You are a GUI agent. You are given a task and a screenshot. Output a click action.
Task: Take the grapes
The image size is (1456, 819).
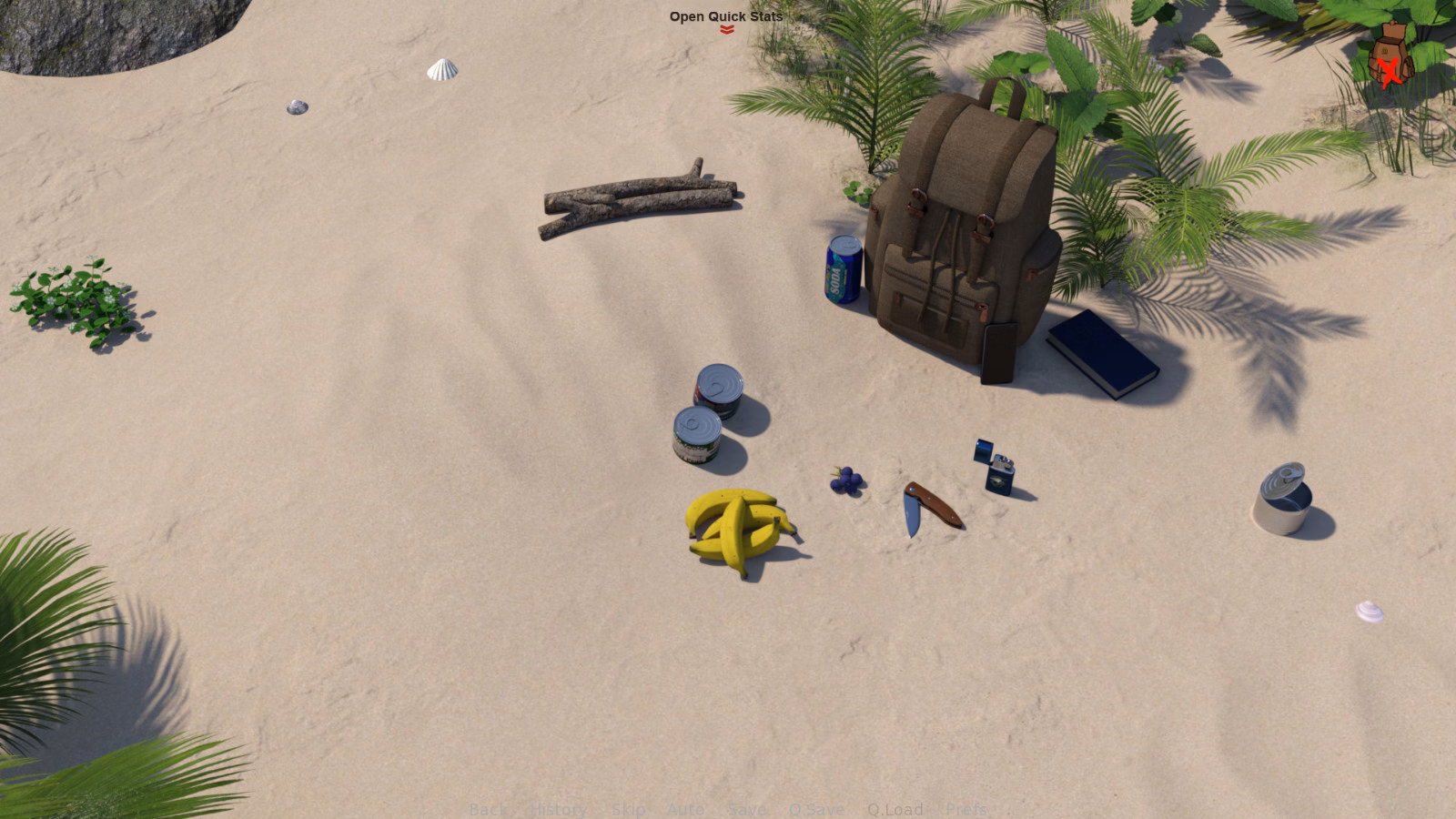click(x=846, y=481)
